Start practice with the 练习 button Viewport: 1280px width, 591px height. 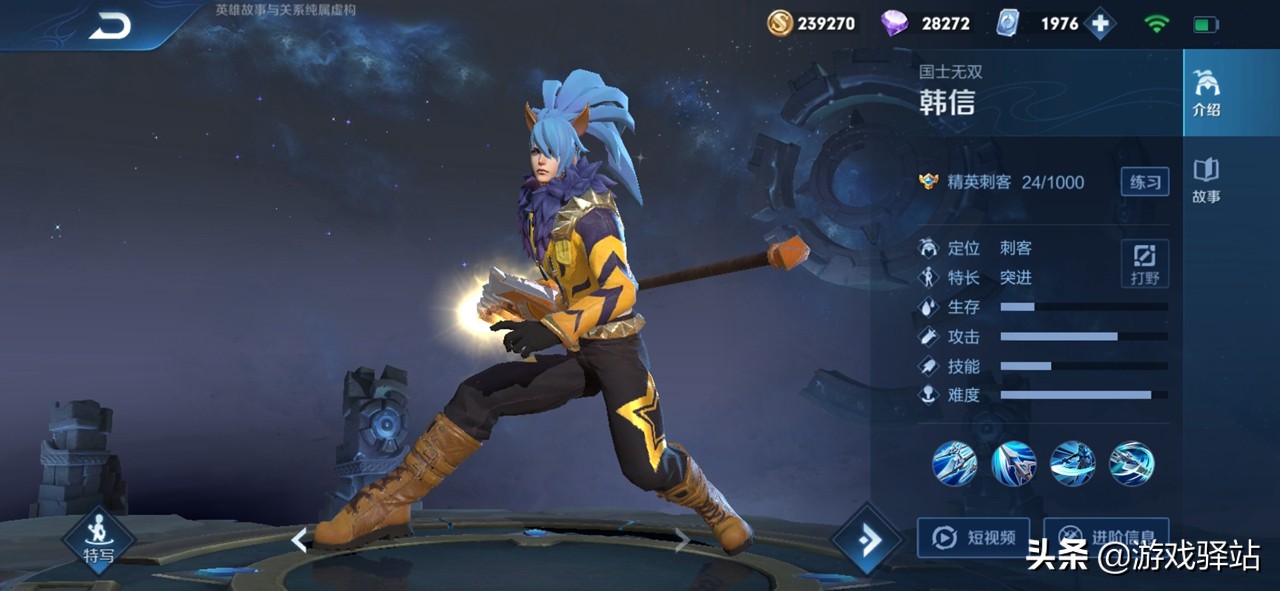pos(1145,181)
